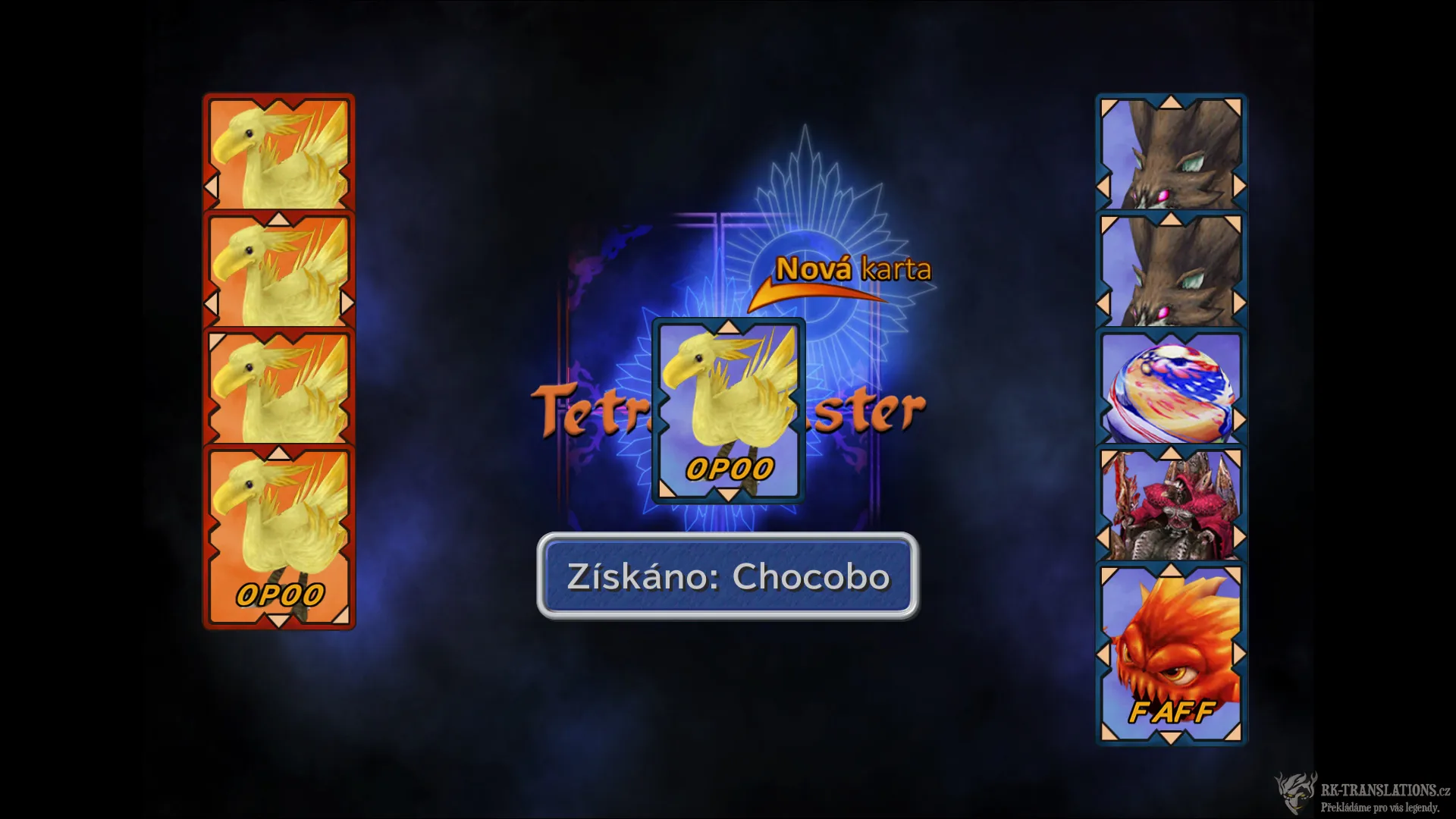1456x819 pixels.
Task: Toggle the top arrow on the new Chocobo card
Action: 729,328
